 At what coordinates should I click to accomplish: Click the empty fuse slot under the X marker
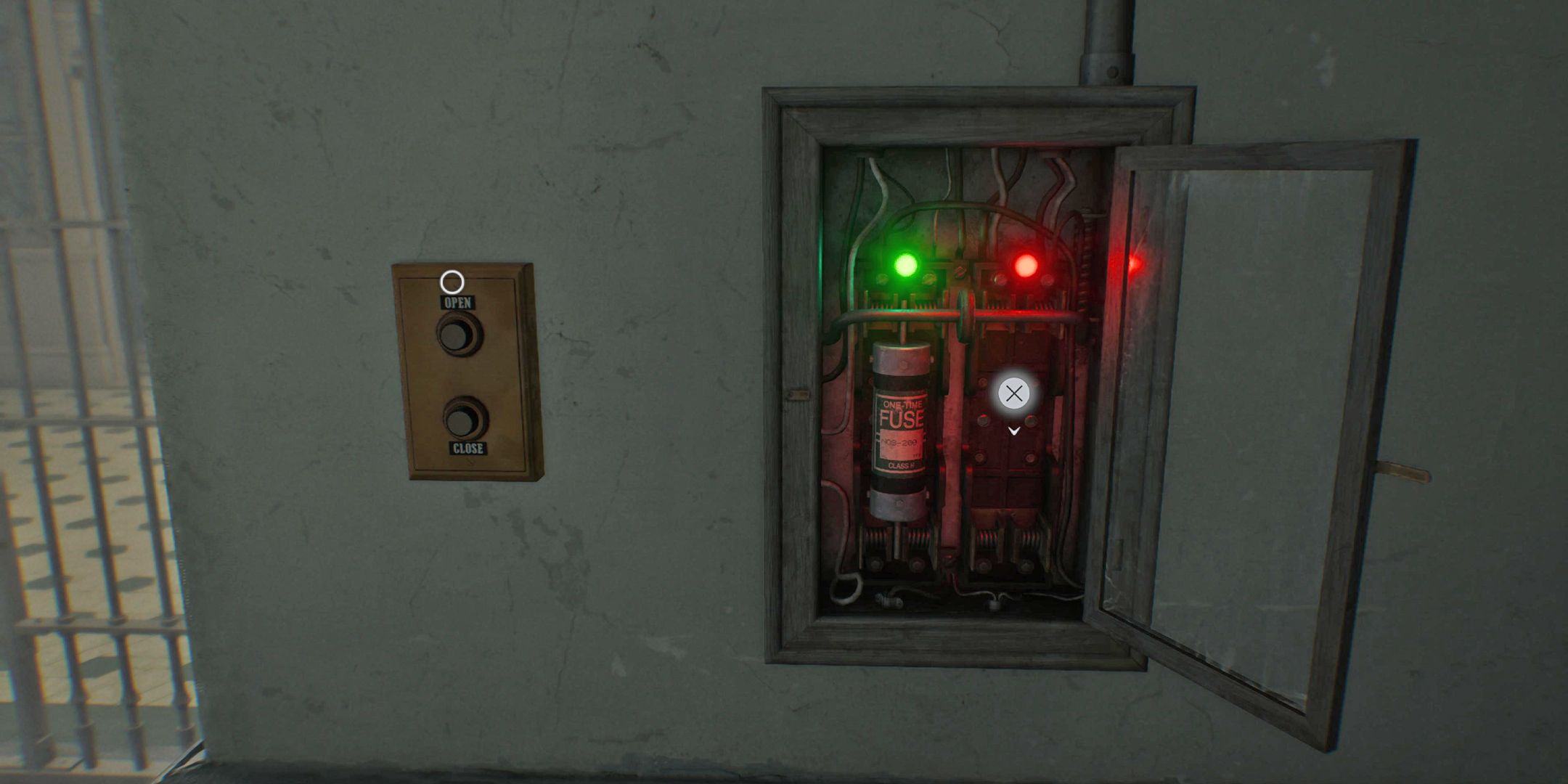click(x=1016, y=472)
